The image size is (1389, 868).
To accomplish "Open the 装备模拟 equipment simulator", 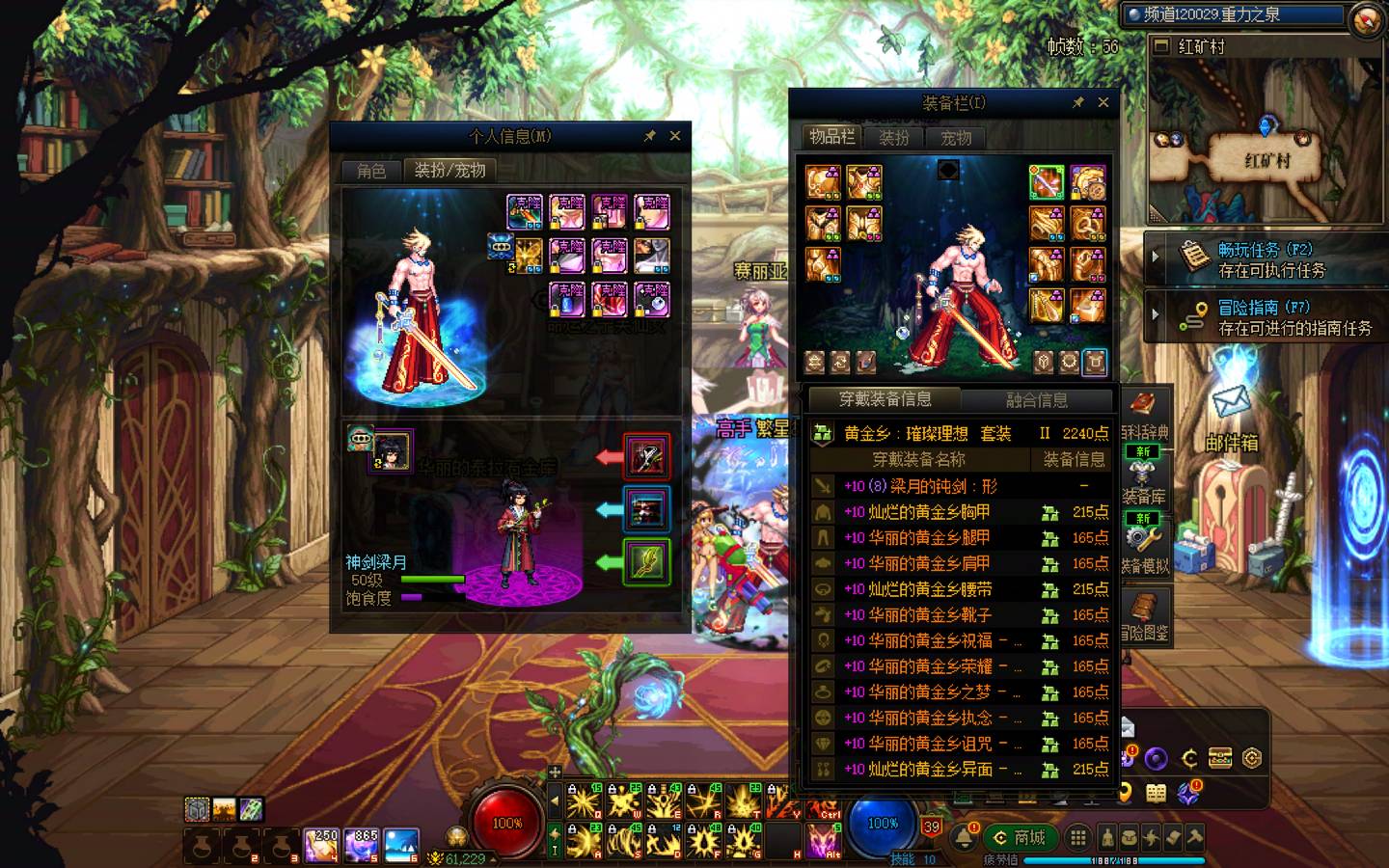I will (x=1145, y=548).
